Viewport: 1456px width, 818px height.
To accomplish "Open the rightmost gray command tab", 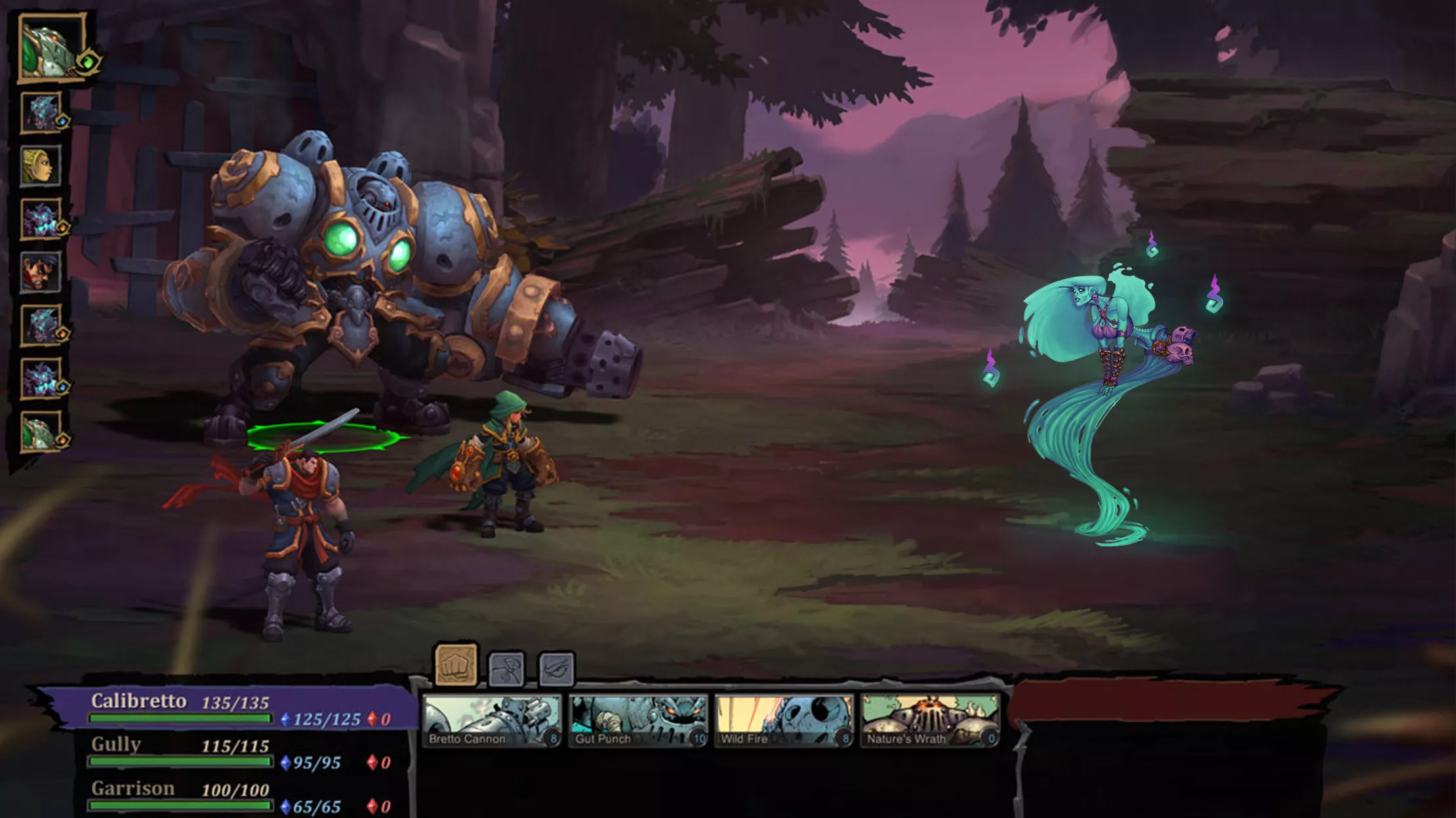I will 556,668.
